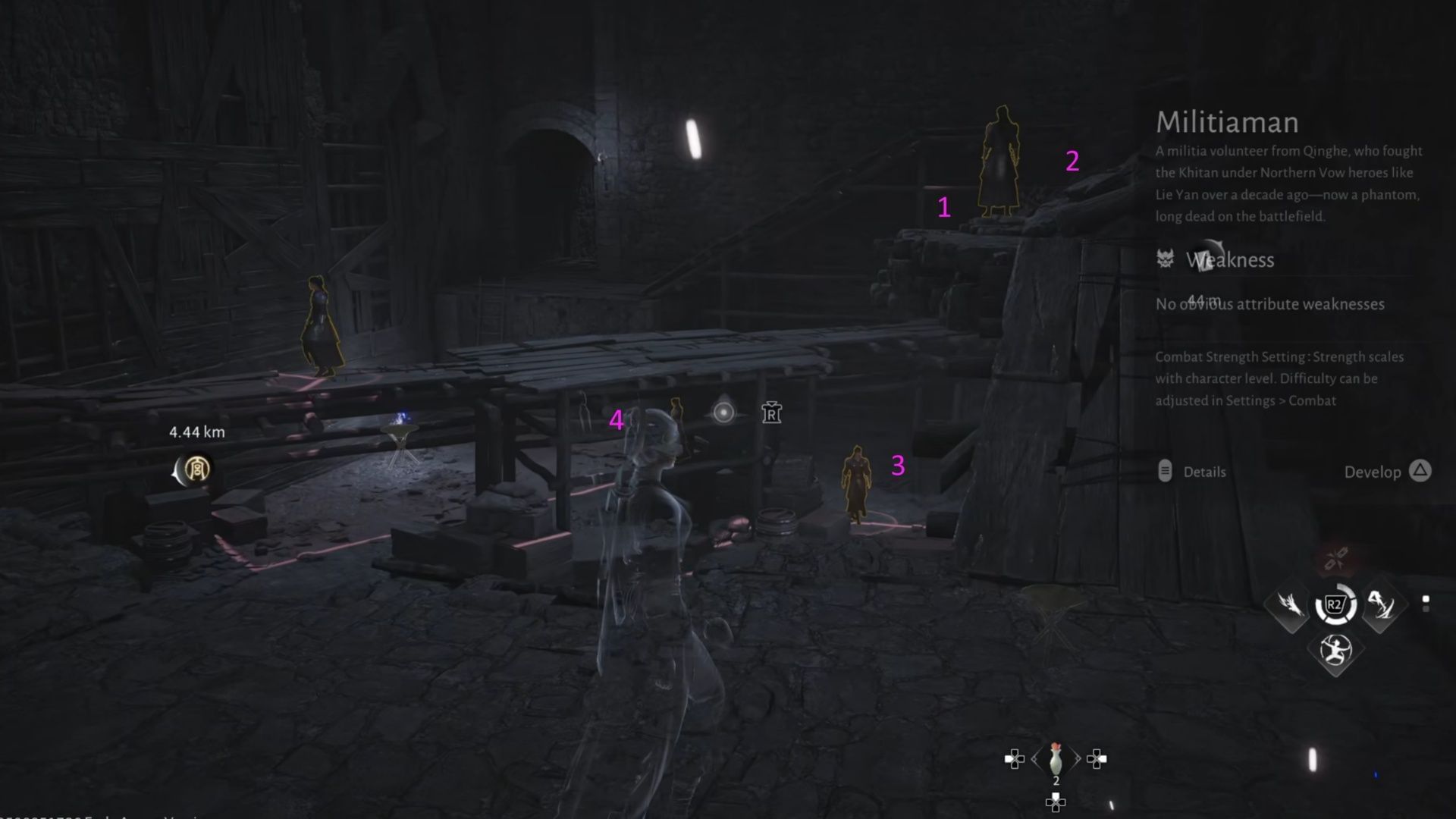This screenshot has height=819, width=1456.
Task: Click the Militiaman name header
Action: pyautogui.click(x=1226, y=122)
